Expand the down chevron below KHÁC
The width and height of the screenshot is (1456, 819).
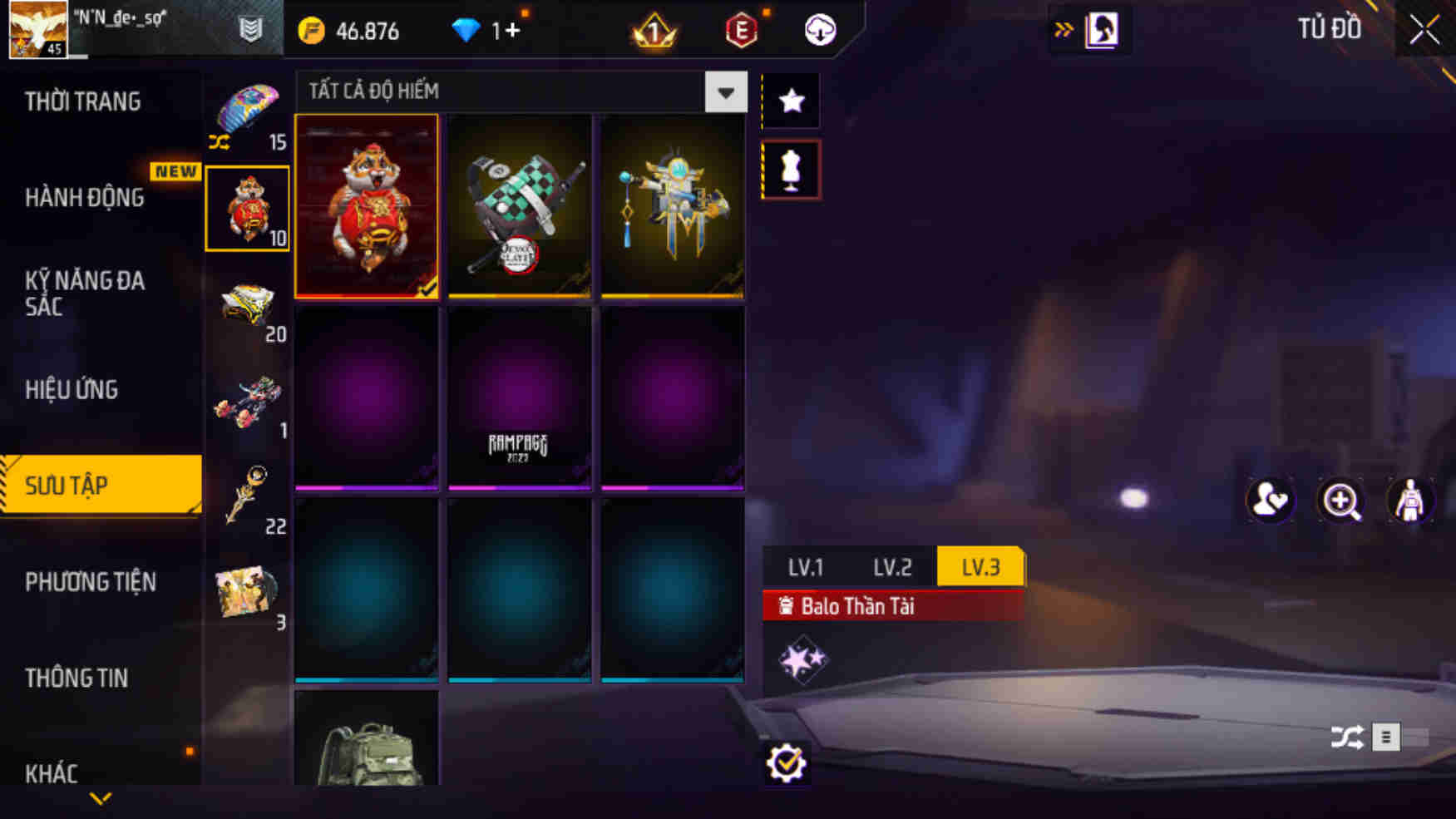click(101, 797)
